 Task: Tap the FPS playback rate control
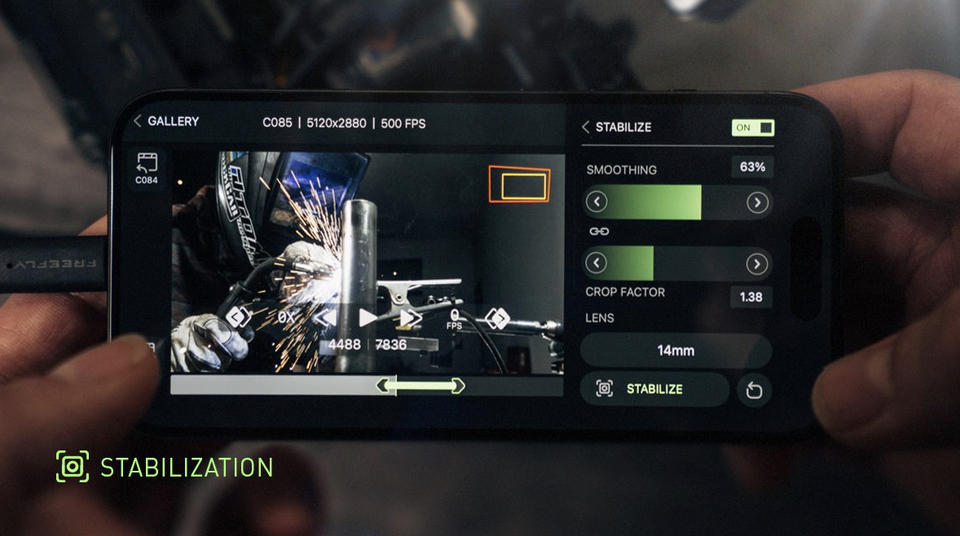click(x=454, y=319)
